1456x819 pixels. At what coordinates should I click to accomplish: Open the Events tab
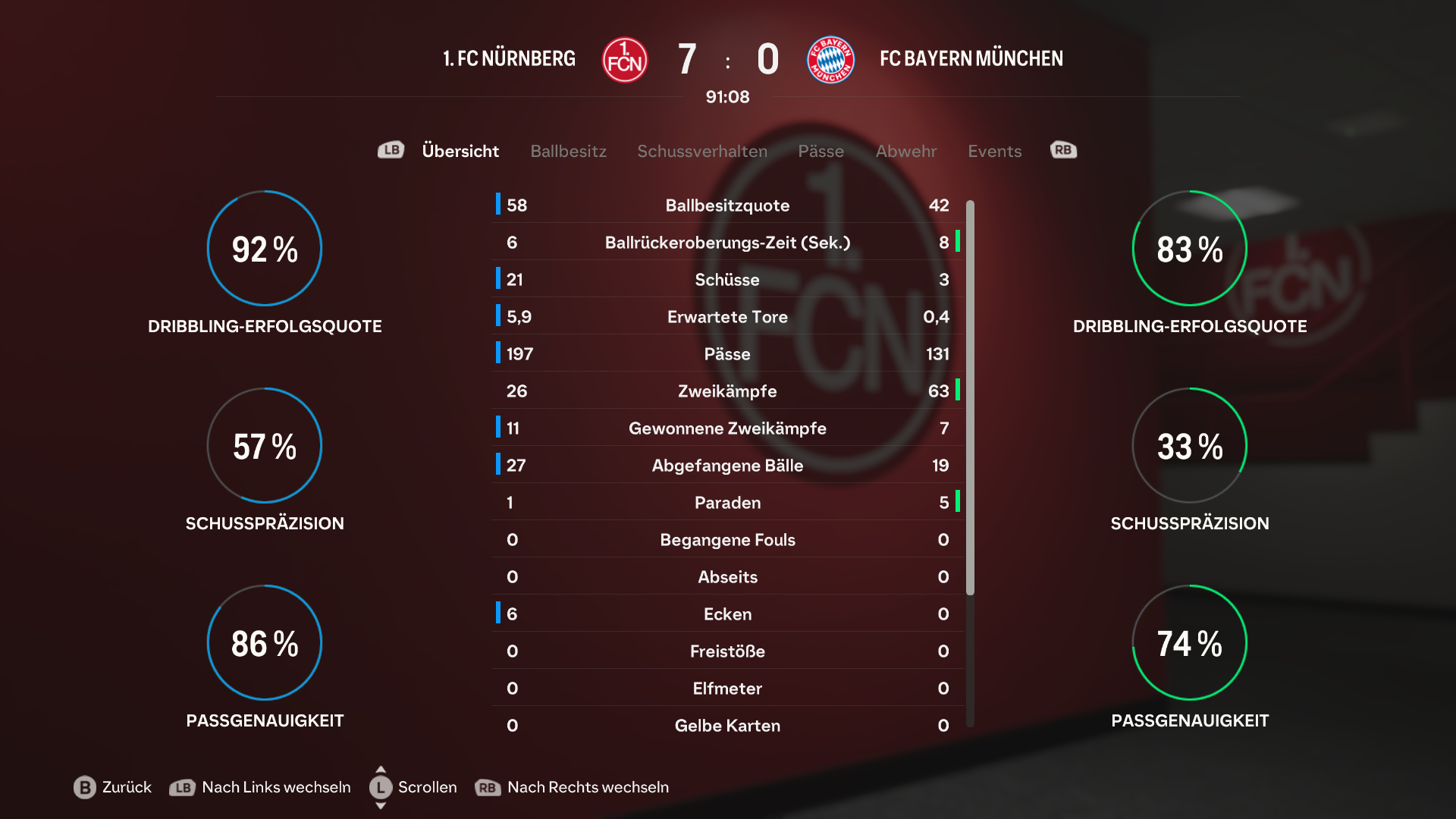pos(994,151)
